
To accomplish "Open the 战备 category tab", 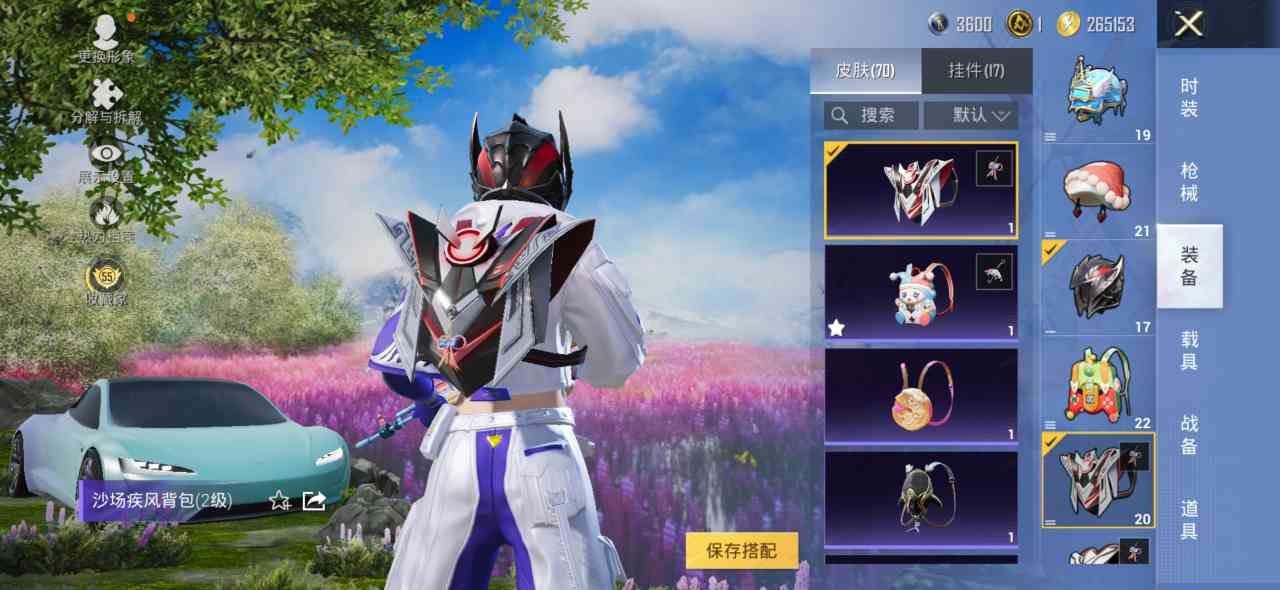I will tap(1189, 434).
